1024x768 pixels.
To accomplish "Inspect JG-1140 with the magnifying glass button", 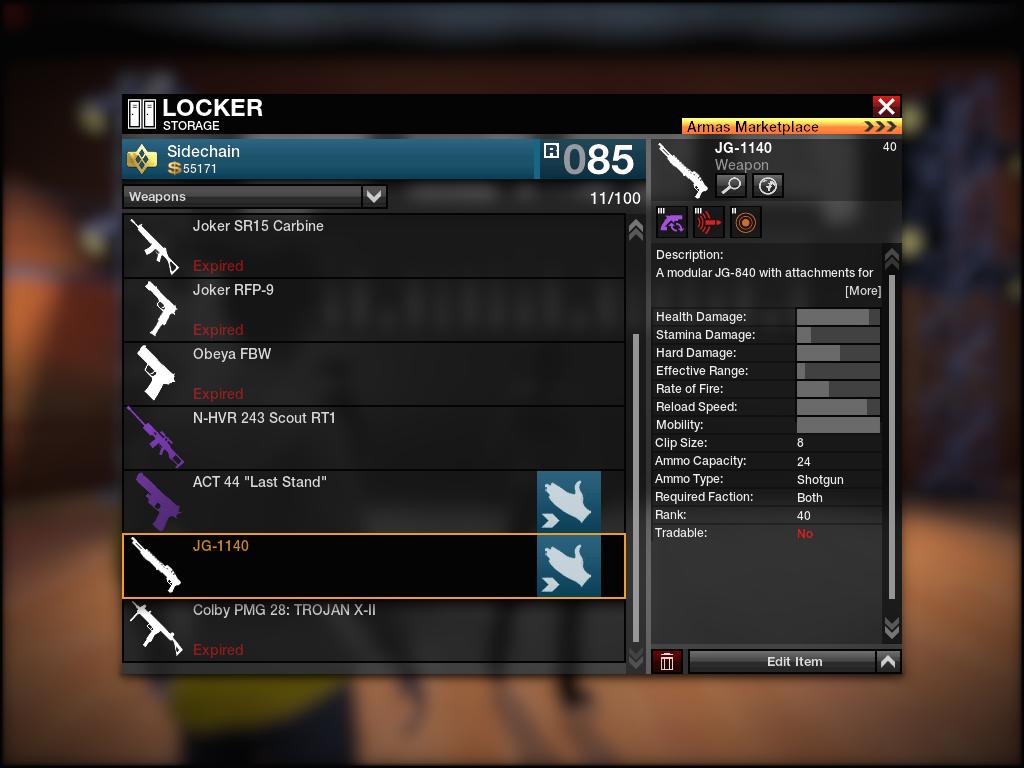I will coord(732,186).
